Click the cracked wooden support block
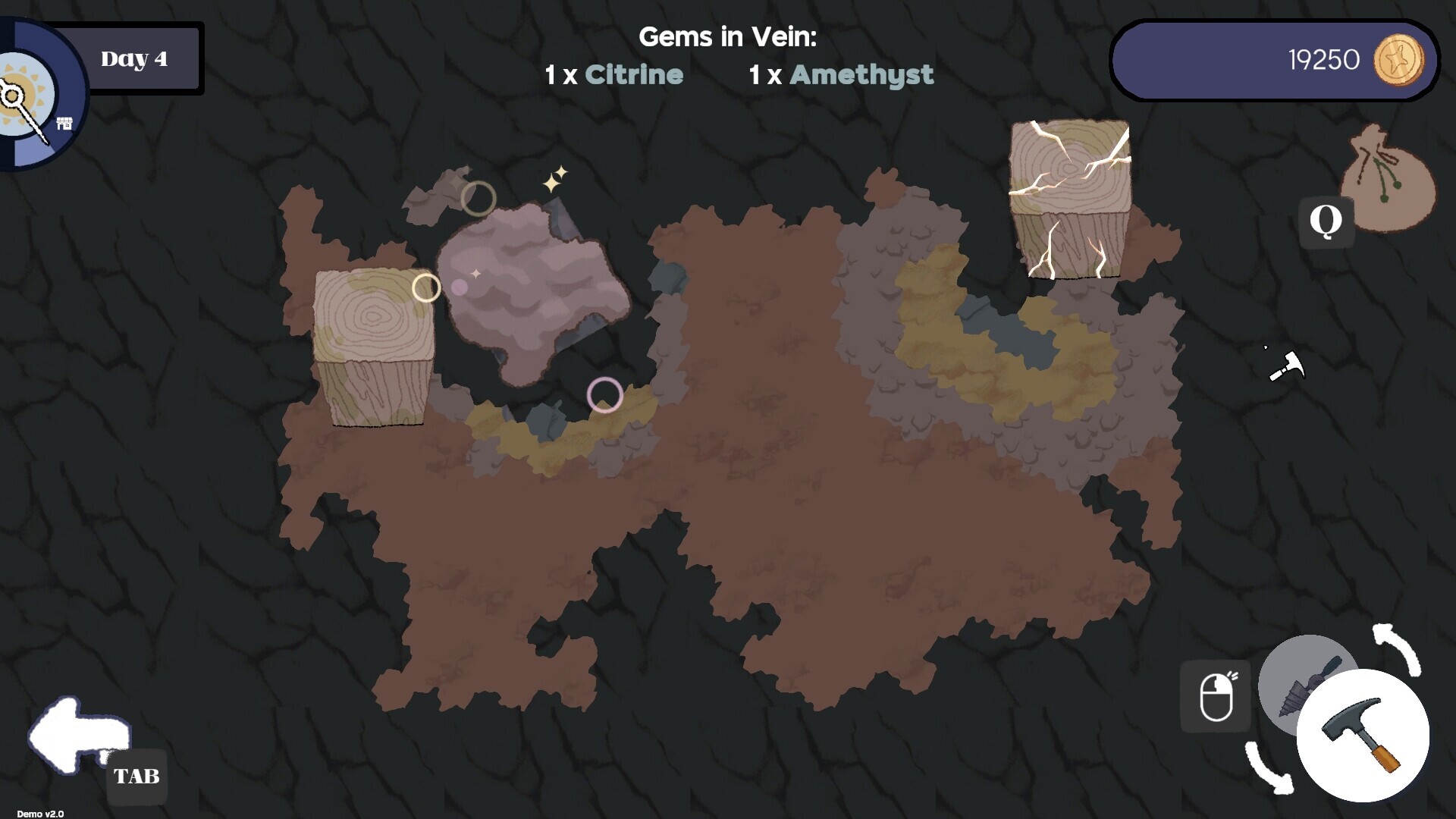The height and width of the screenshot is (819, 1456). click(1070, 197)
